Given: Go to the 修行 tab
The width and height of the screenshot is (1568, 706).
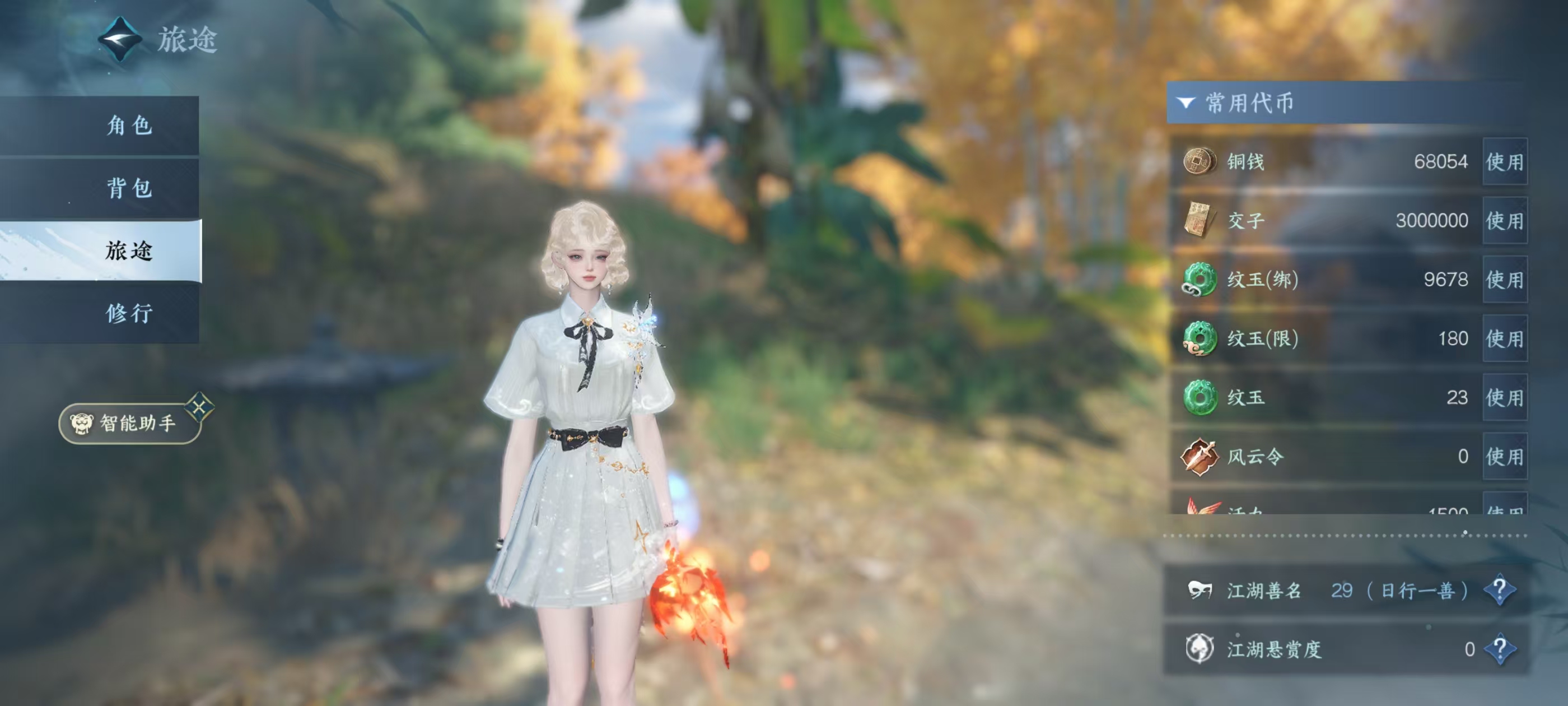Looking at the screenshot, I should 128,313.
